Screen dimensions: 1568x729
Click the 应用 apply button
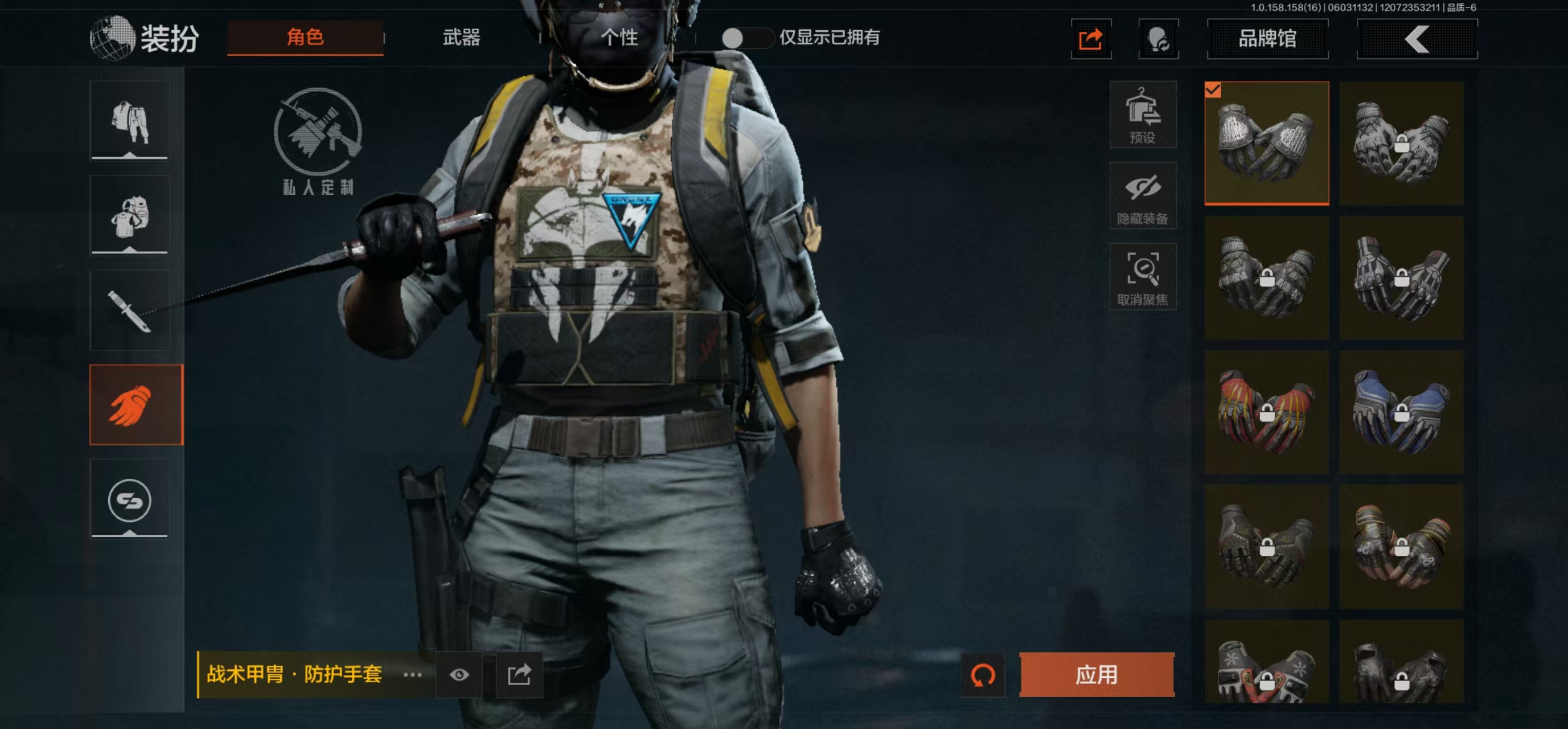tap(1096, 674)
